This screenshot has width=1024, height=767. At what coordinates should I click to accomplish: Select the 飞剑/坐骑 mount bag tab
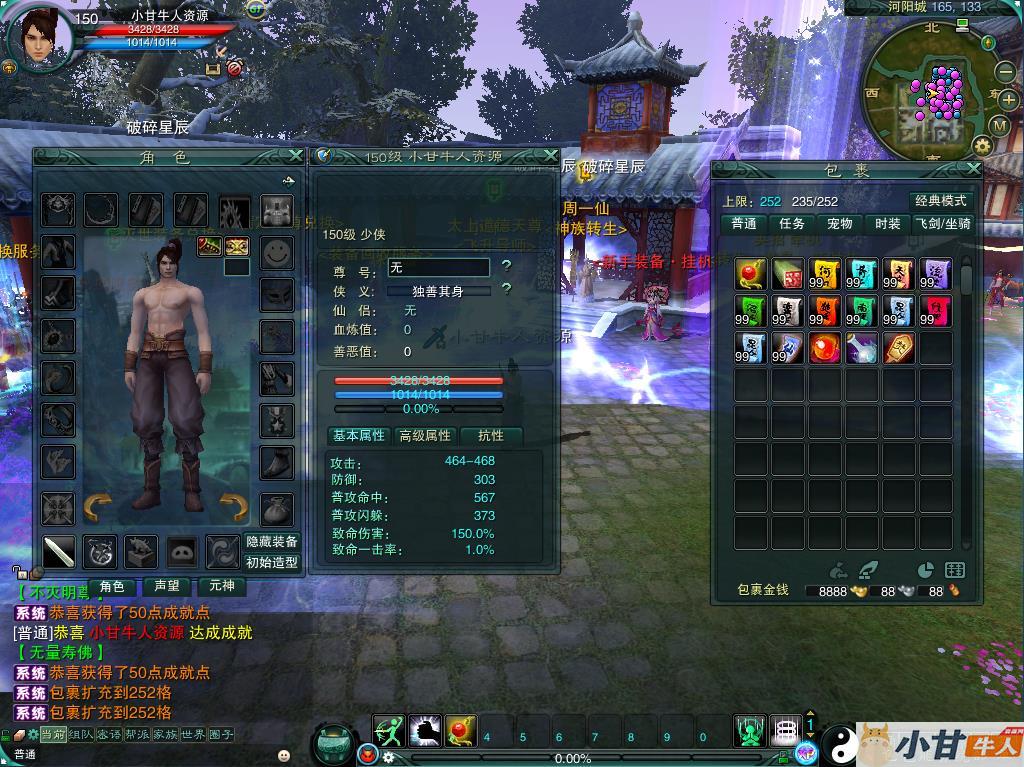(942, 224)
